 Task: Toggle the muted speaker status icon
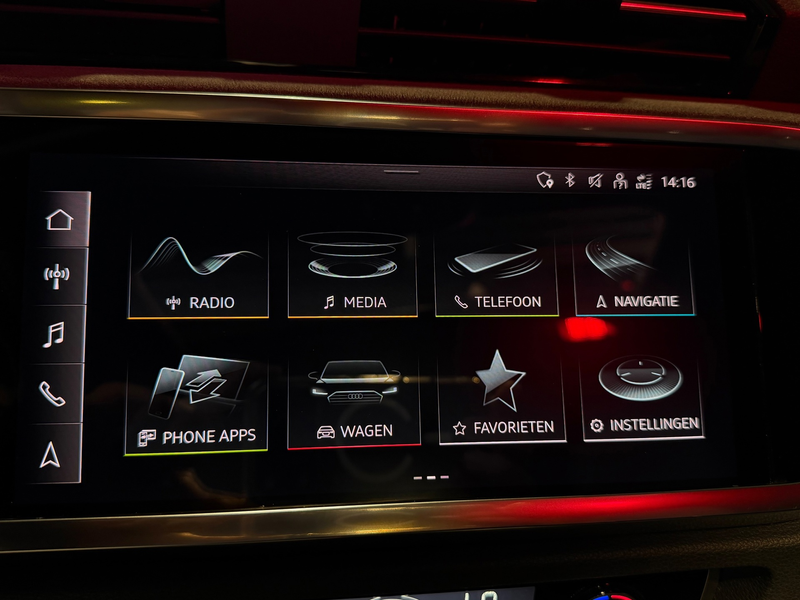click(x=595, y=181)
